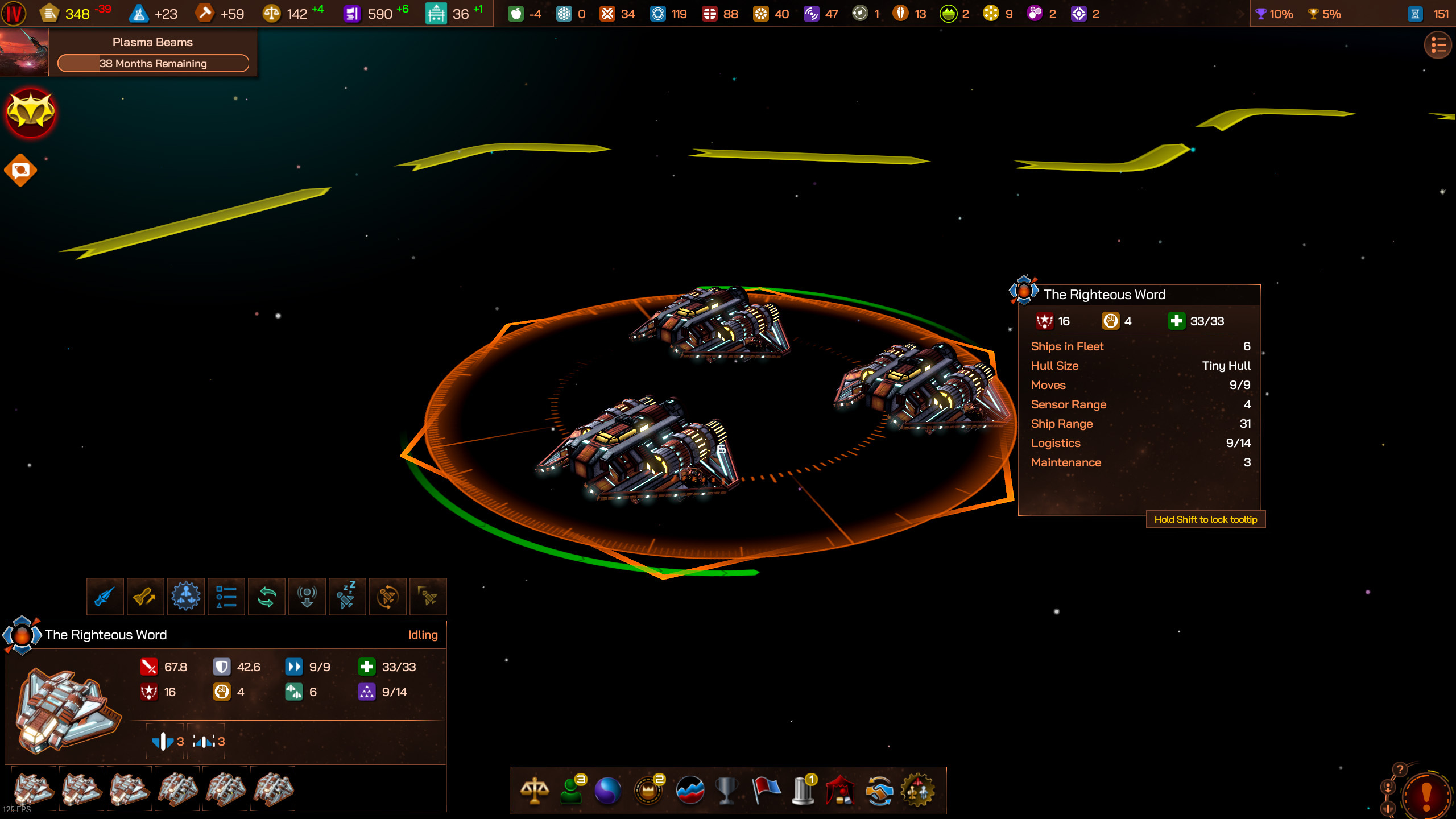The image size is (1456, 819).
Task: Choose the yellow ship upgrade command
Action: point(146,597)
